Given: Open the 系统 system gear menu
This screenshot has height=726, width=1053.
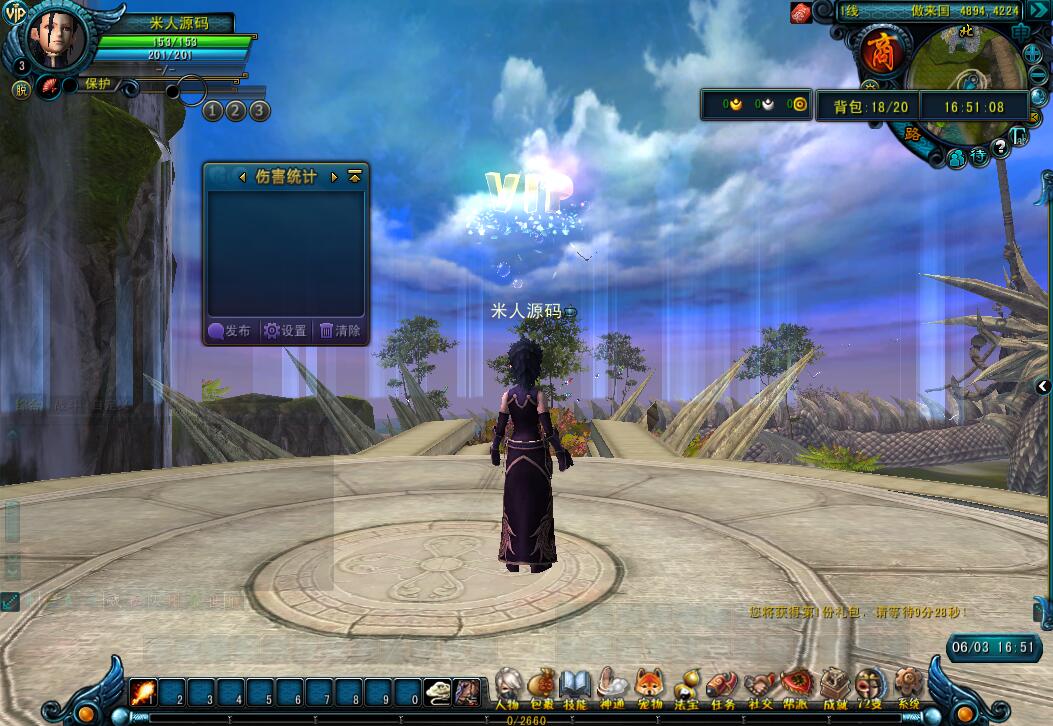Looking at the screenshot, I should (x=908, y=685).
